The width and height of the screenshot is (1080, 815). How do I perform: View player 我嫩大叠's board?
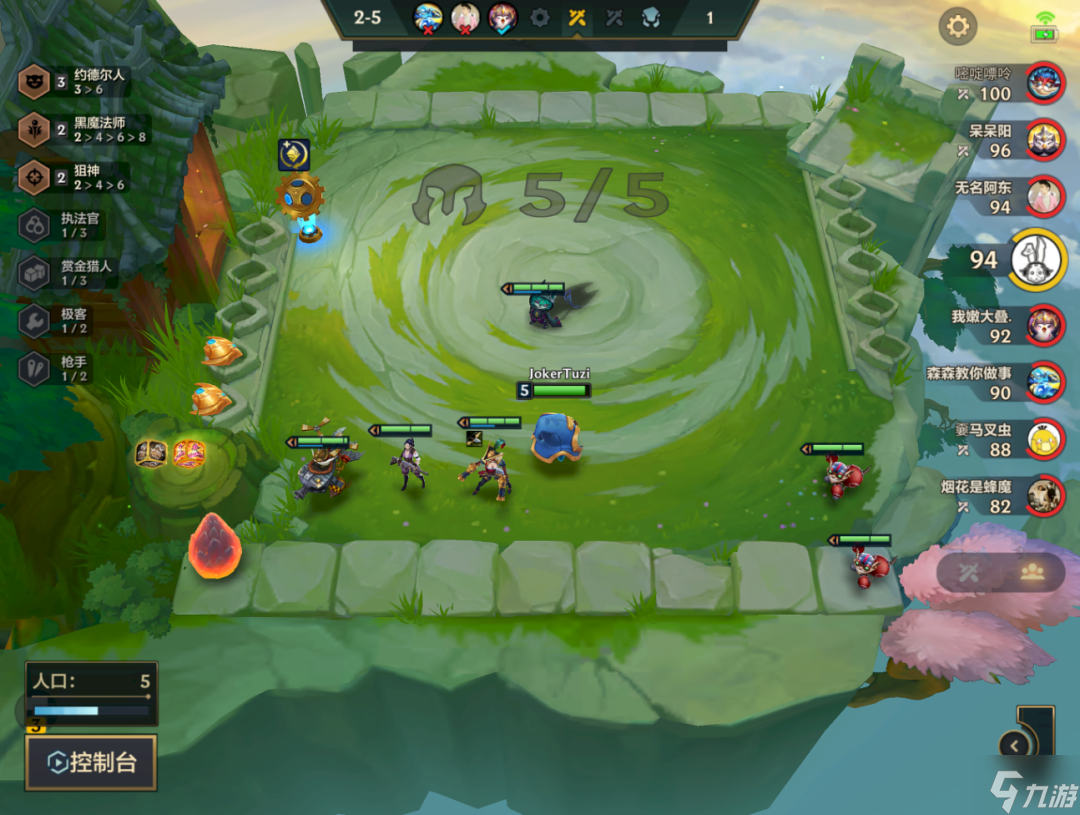point(1045,325)
